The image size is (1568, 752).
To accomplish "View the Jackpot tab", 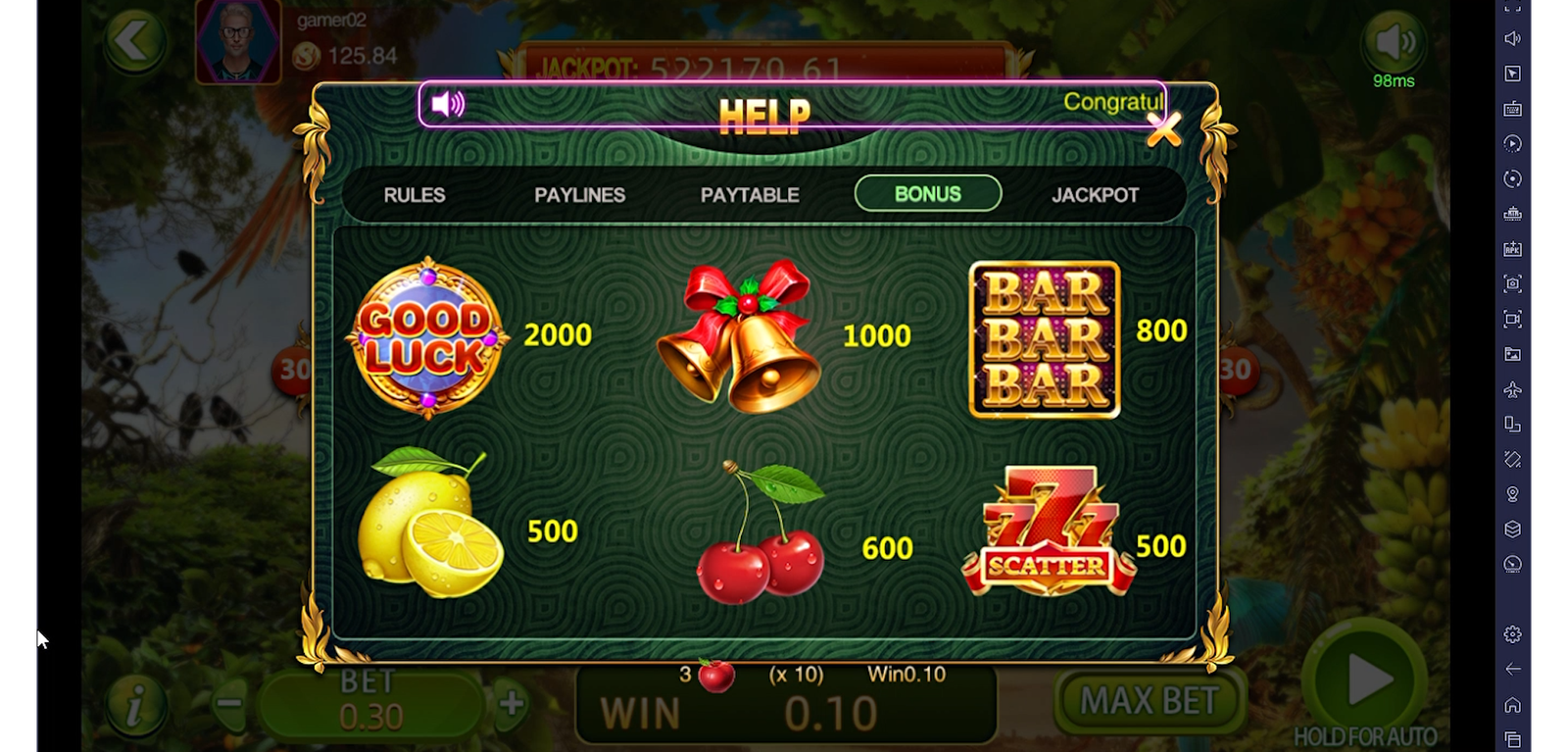I will [1095, 195].
